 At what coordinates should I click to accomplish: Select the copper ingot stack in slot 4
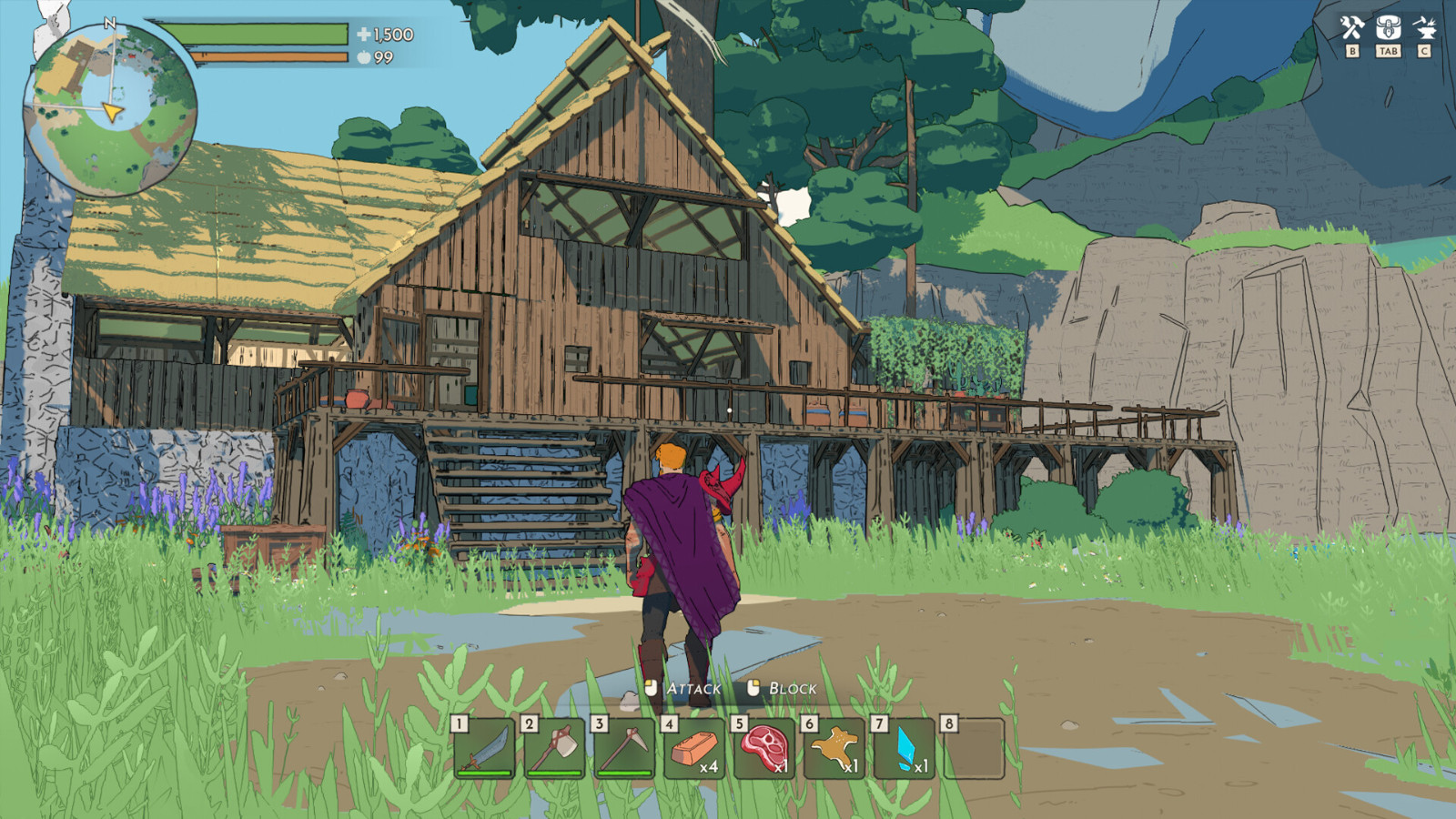[693, 748]
